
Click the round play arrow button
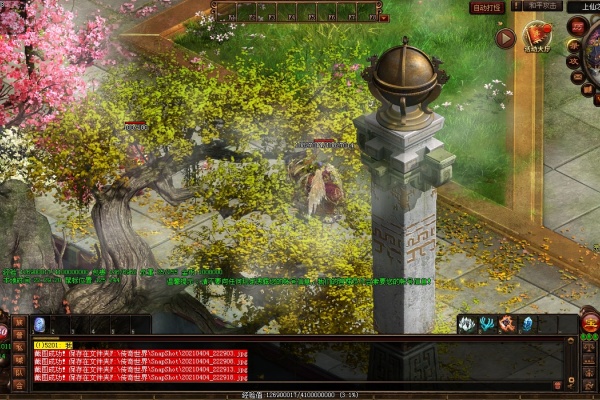(506, 38)
